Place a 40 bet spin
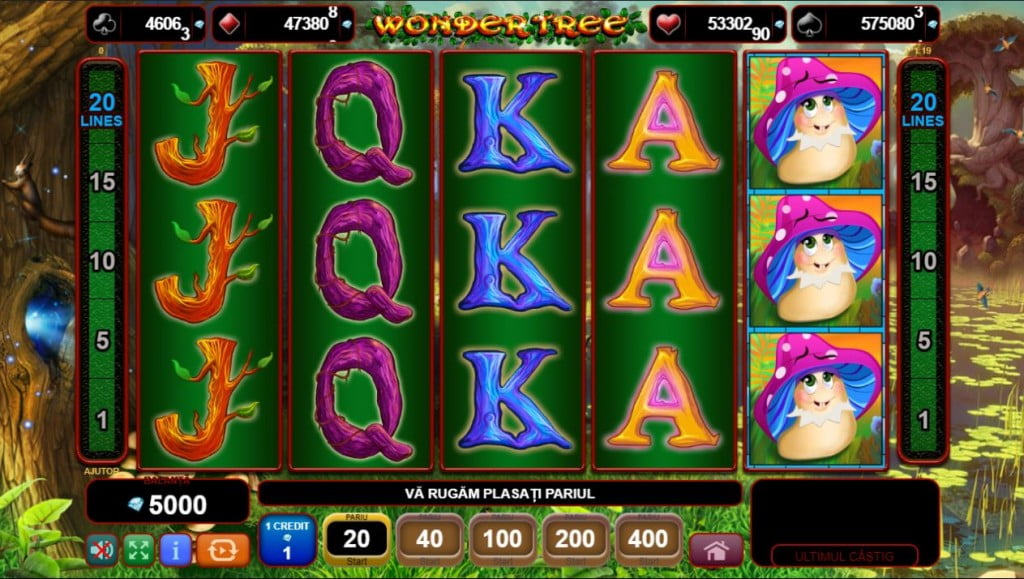The width and height of the screenshot is (1024, 579). [429, 540]
